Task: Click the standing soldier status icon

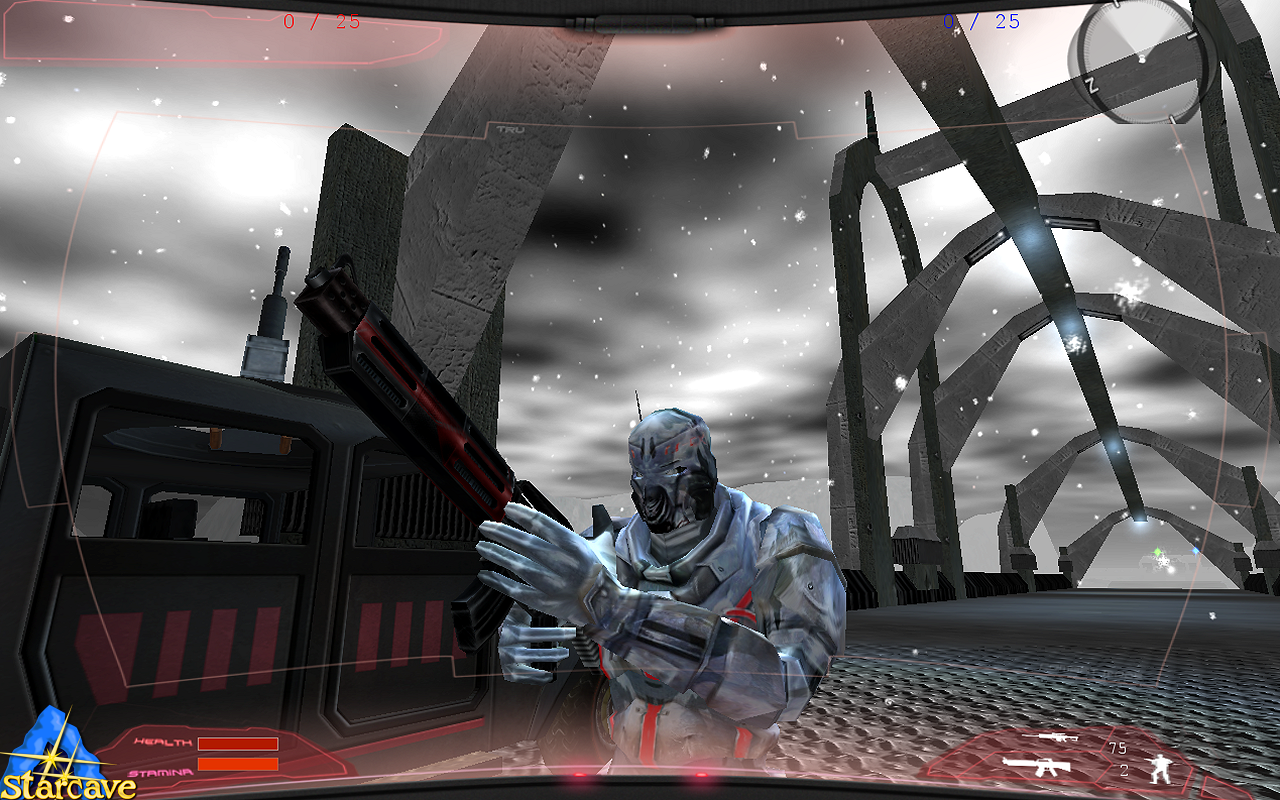Action: pyautogui.click(x=1160, y=770)
